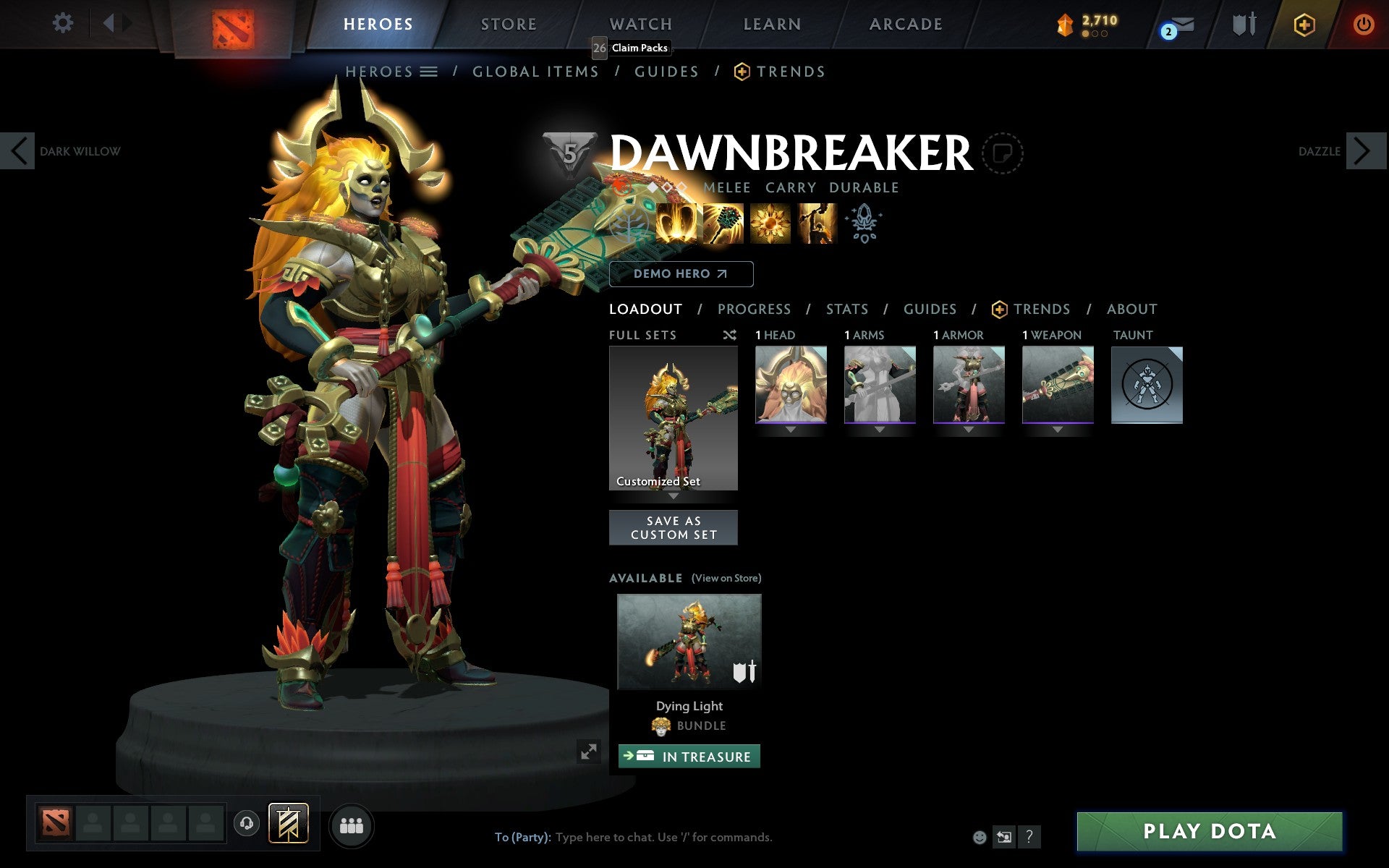1389x868 pixels.
Task: Open the friends list icon
Action: tap(352, 825)
